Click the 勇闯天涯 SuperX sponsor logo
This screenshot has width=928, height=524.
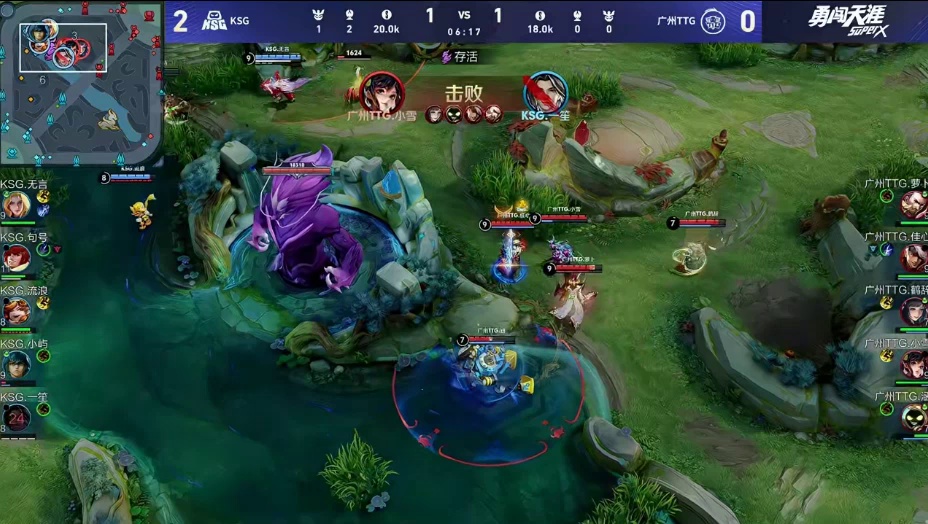(846, 20)
